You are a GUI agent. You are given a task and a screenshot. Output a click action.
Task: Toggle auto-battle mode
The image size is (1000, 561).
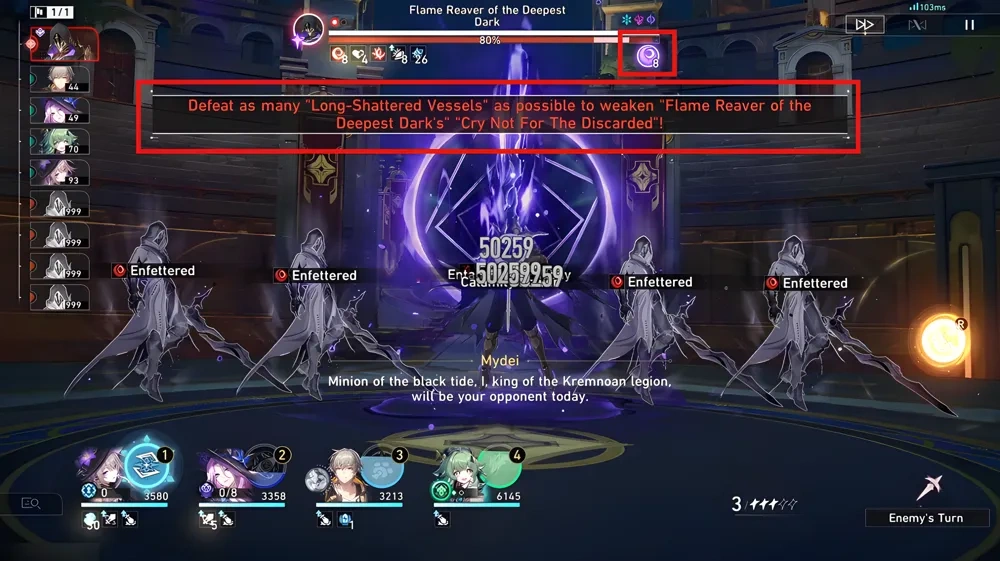(x=916, y=25)
